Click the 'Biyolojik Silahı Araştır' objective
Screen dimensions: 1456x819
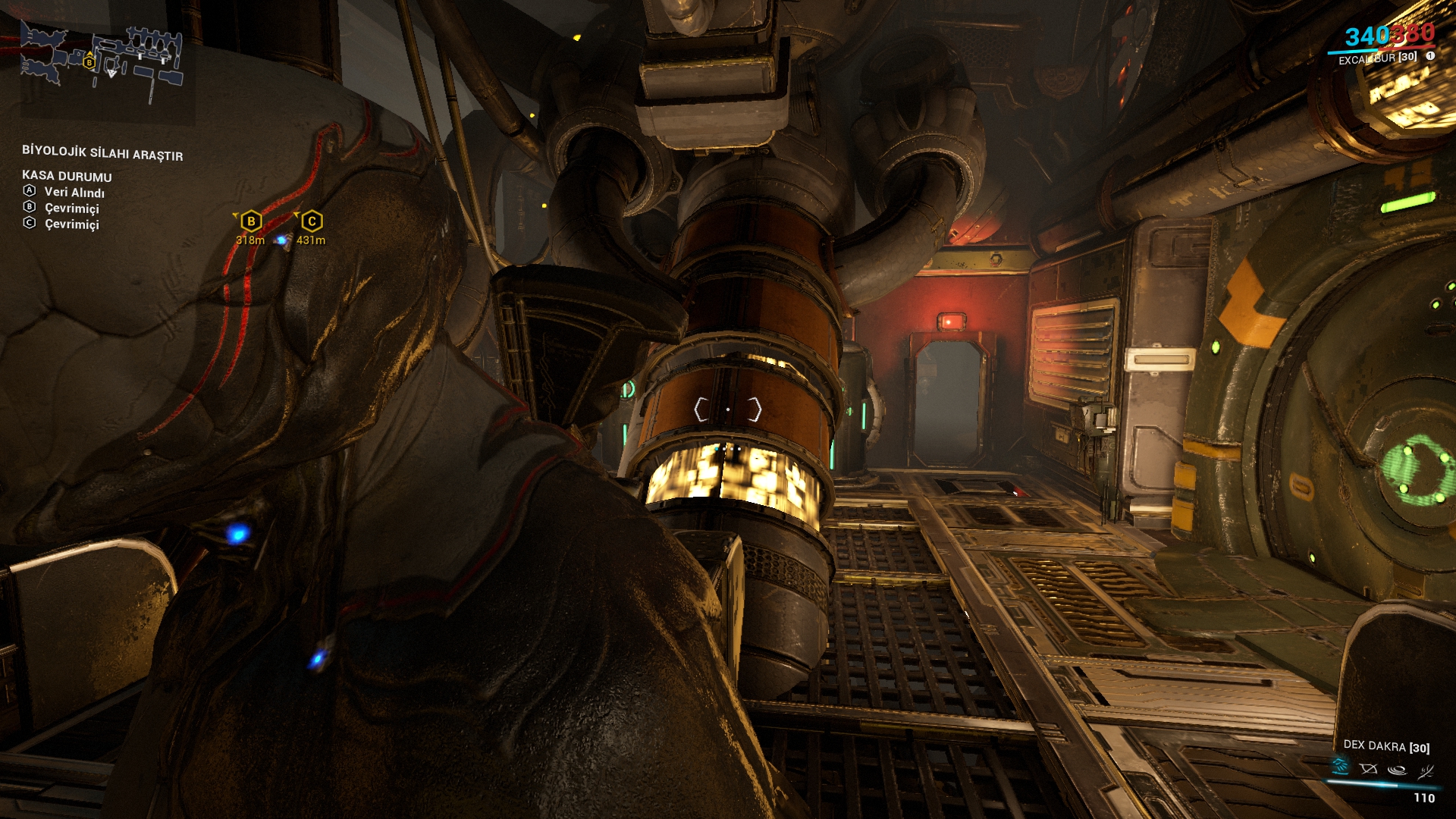[x=102, y=153]
